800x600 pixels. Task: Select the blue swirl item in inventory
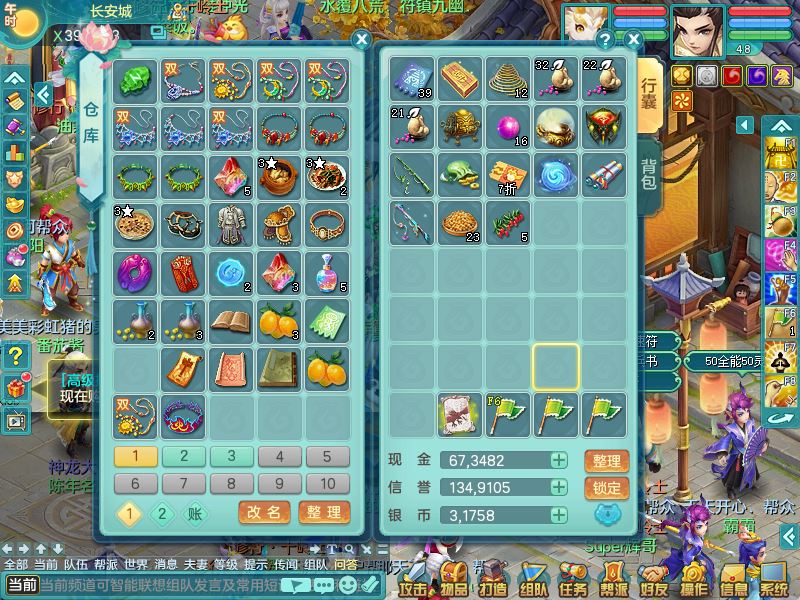(x=558, y=174)
